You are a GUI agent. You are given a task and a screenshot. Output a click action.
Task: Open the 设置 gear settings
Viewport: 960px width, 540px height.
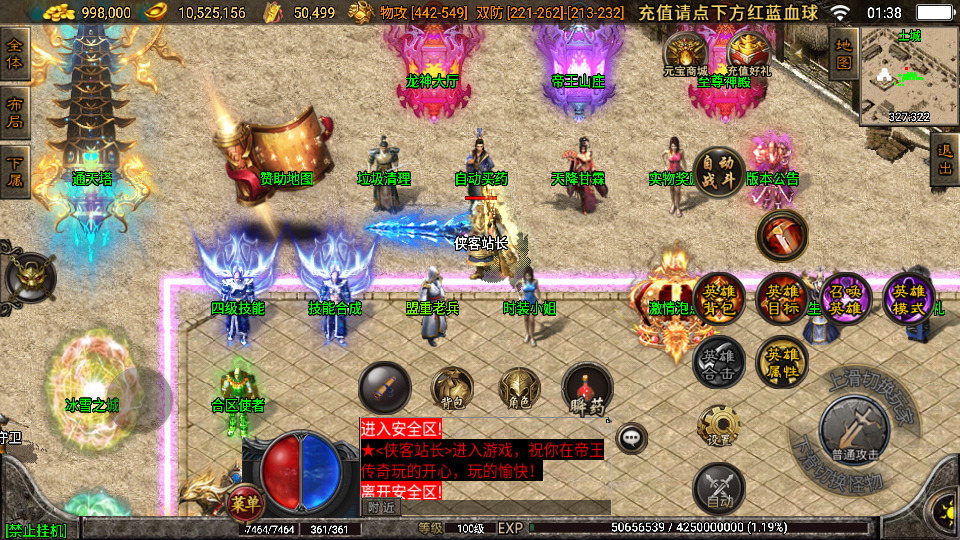click(719, 425)
